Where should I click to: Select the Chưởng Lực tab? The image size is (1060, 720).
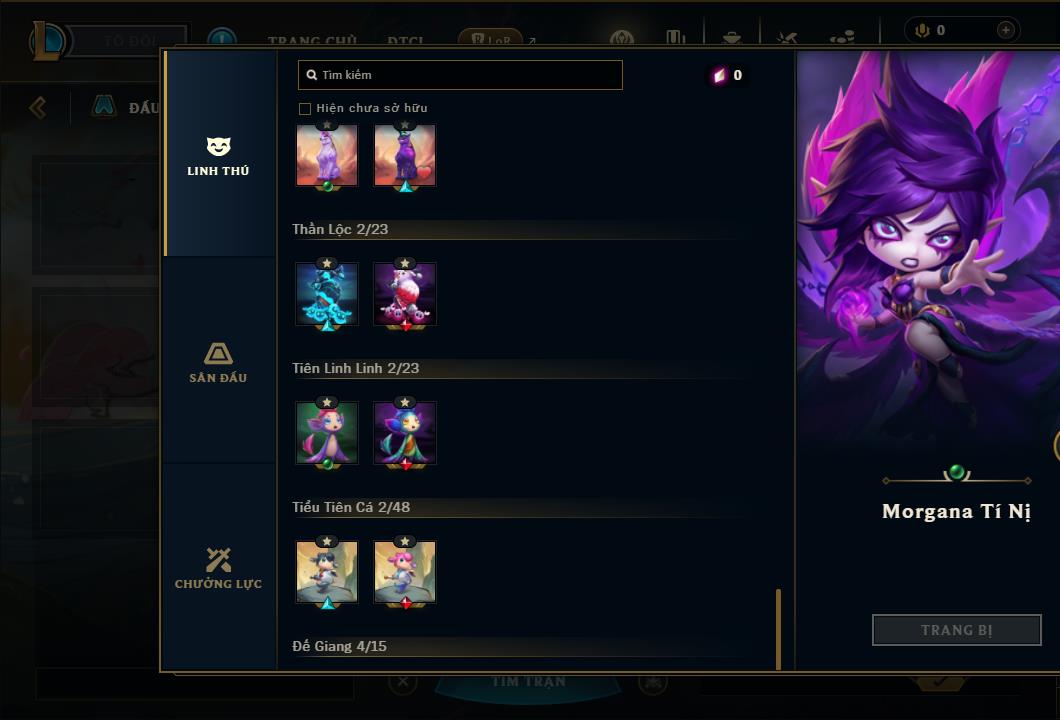[x=218, y=568]
